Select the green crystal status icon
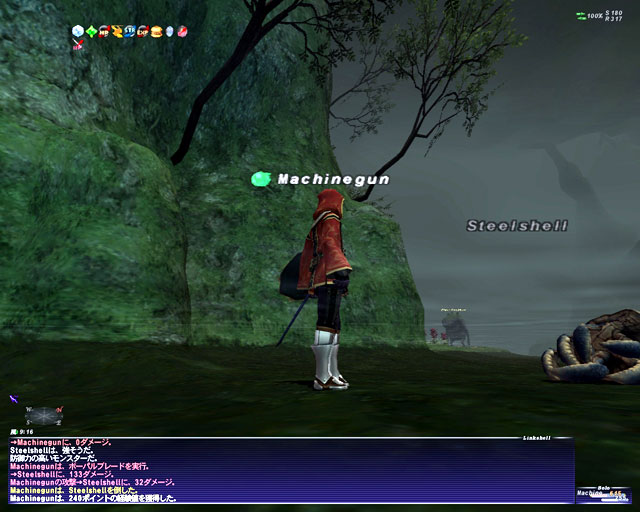 coord(92,31)
